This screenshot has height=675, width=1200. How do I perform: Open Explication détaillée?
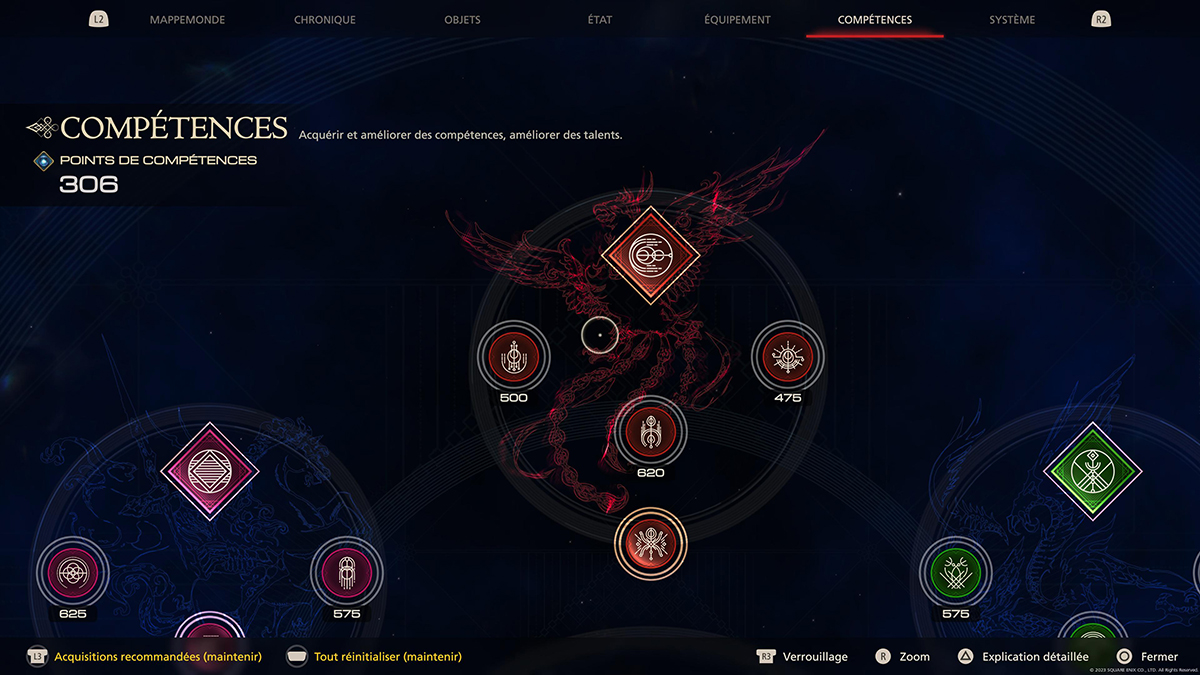(1034, 657)
